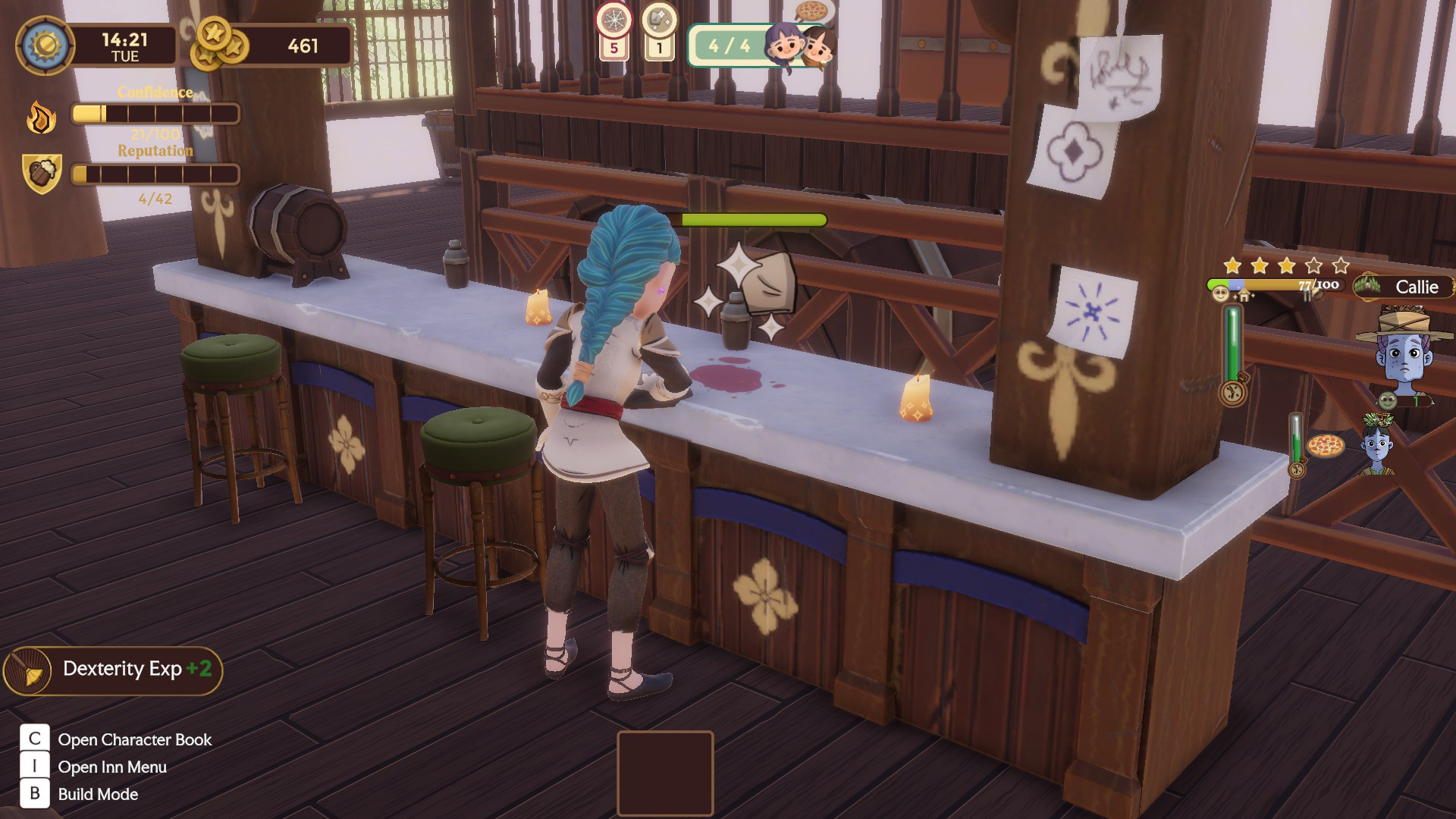The width and height of the screenshot is (1456, 819).
Task: Open the 4 / 4 guests panel
Action: click(x=728, y=45)
